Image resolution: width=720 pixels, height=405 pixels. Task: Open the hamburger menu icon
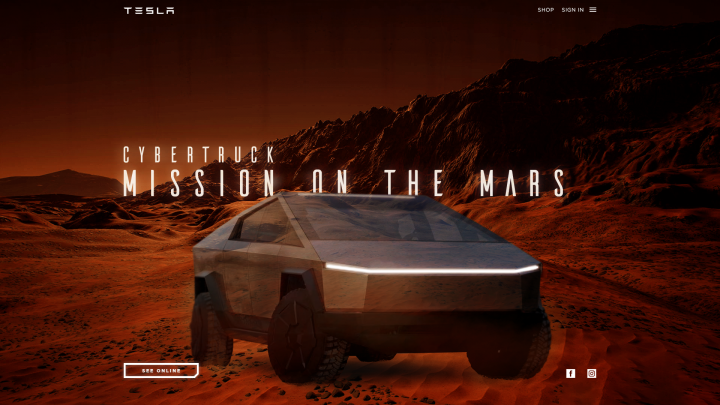click(x=593, y=10)
